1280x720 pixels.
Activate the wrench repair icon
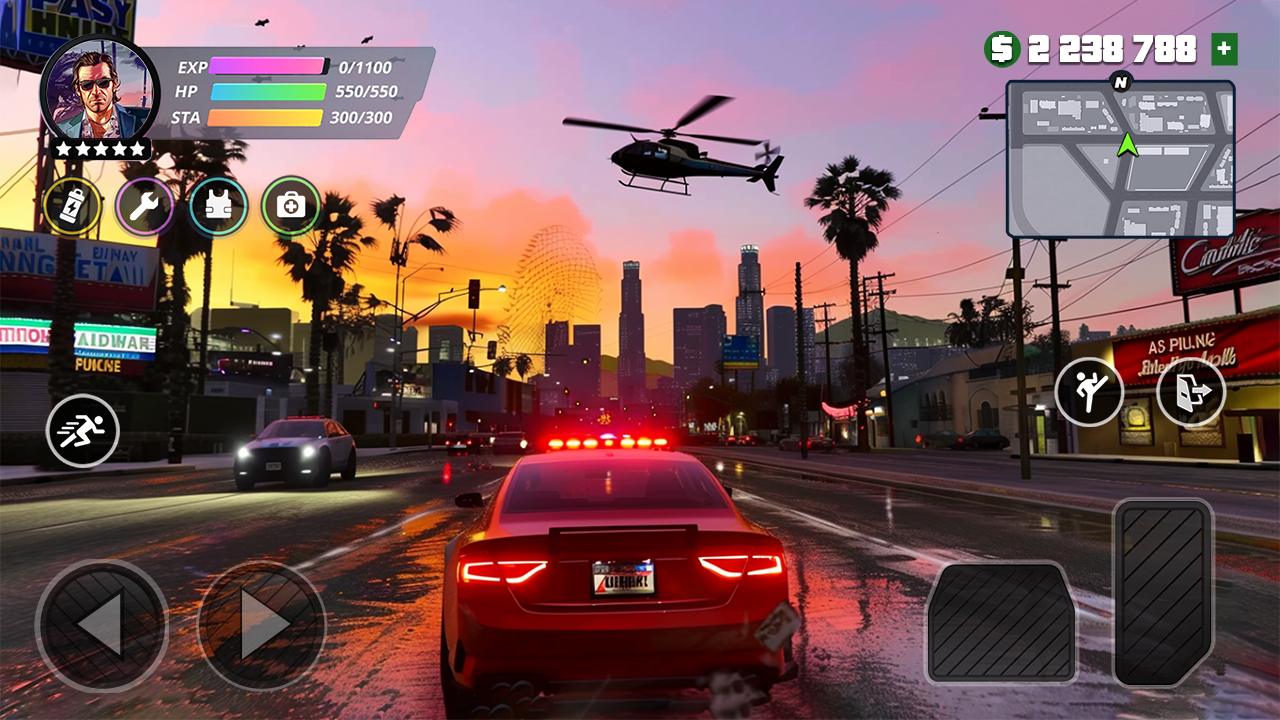145,207
